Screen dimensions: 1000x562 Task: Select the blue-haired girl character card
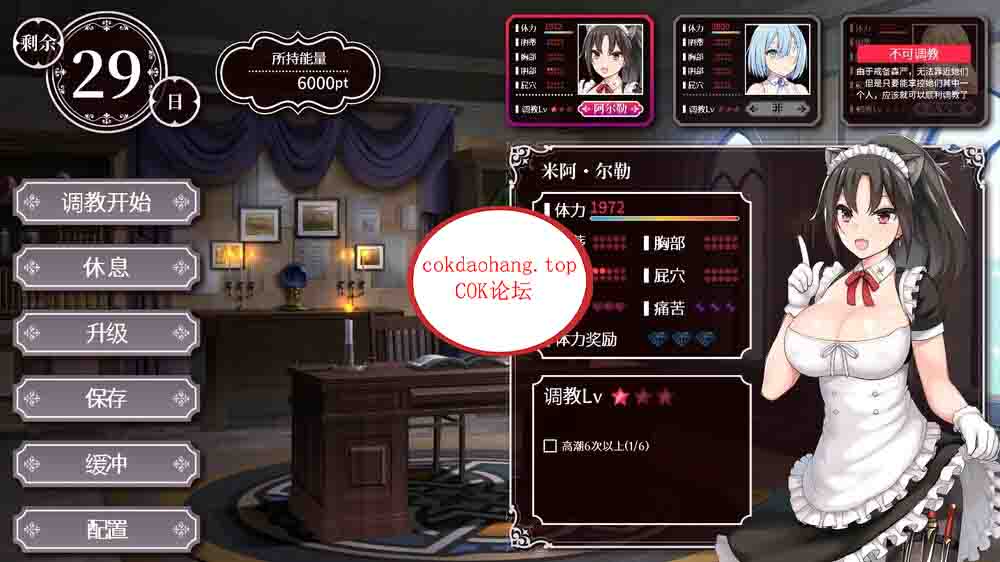click(747, 70)
